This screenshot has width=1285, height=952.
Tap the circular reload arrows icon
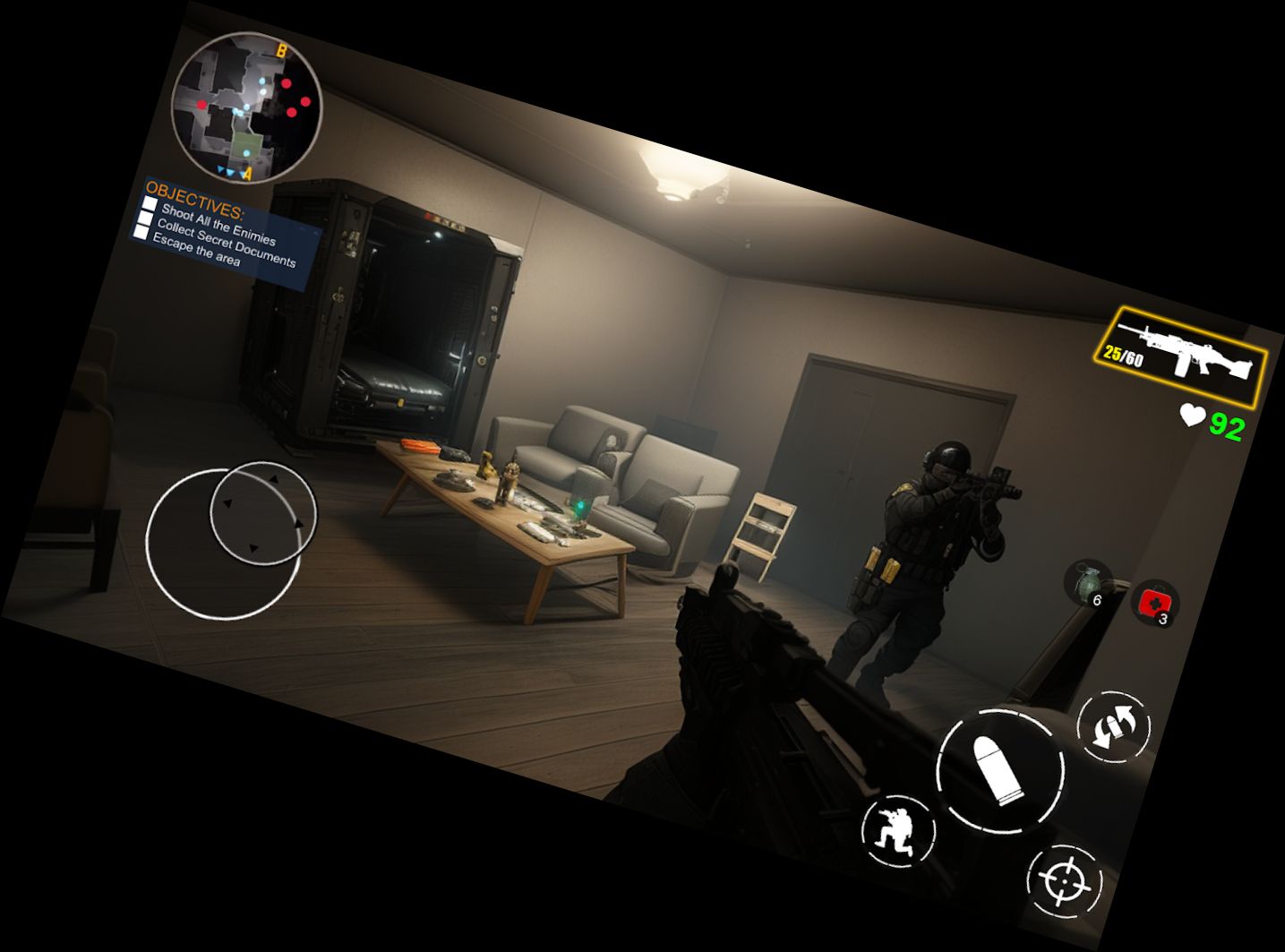pyautogui.click(x=1112, y=728)
